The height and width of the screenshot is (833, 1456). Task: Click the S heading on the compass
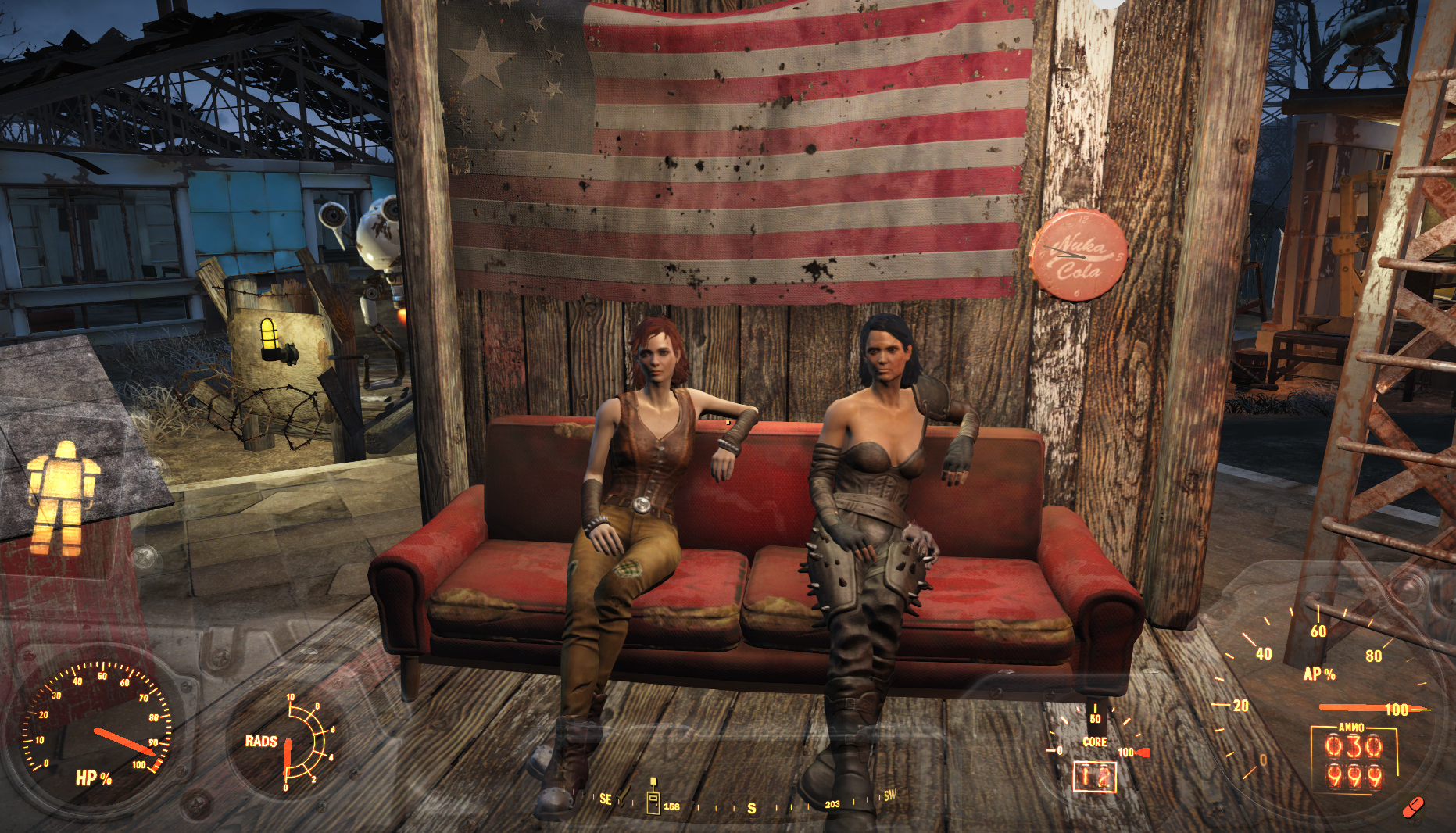point(752,808)
